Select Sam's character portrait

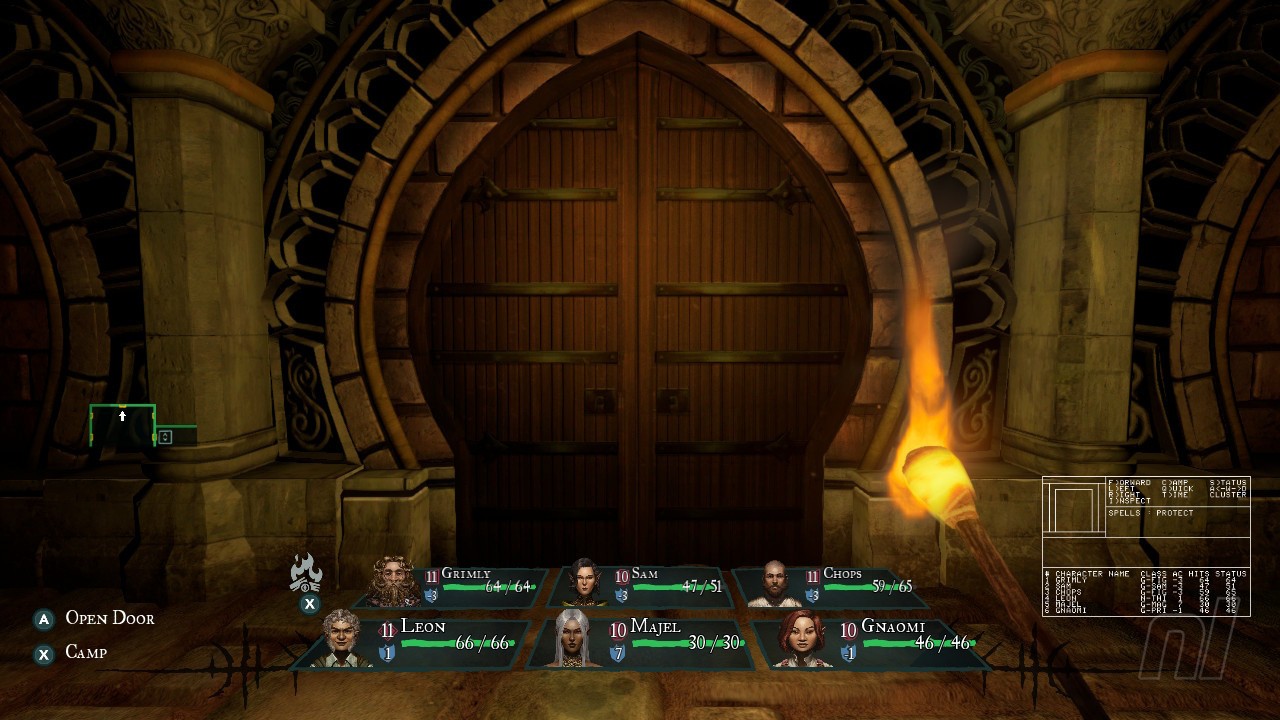click(x=586, y=578)
